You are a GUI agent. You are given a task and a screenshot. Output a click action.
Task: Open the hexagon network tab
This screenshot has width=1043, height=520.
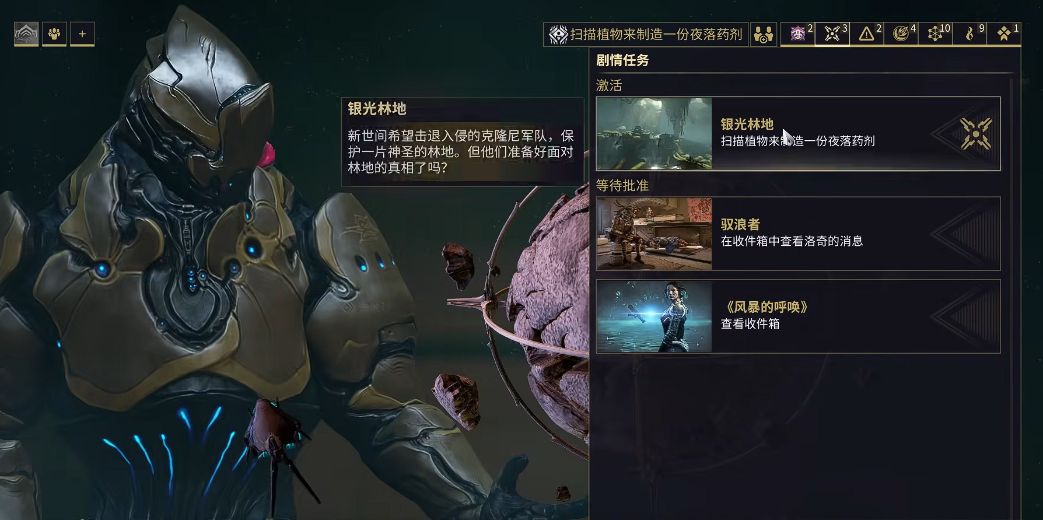coord(937,34)
